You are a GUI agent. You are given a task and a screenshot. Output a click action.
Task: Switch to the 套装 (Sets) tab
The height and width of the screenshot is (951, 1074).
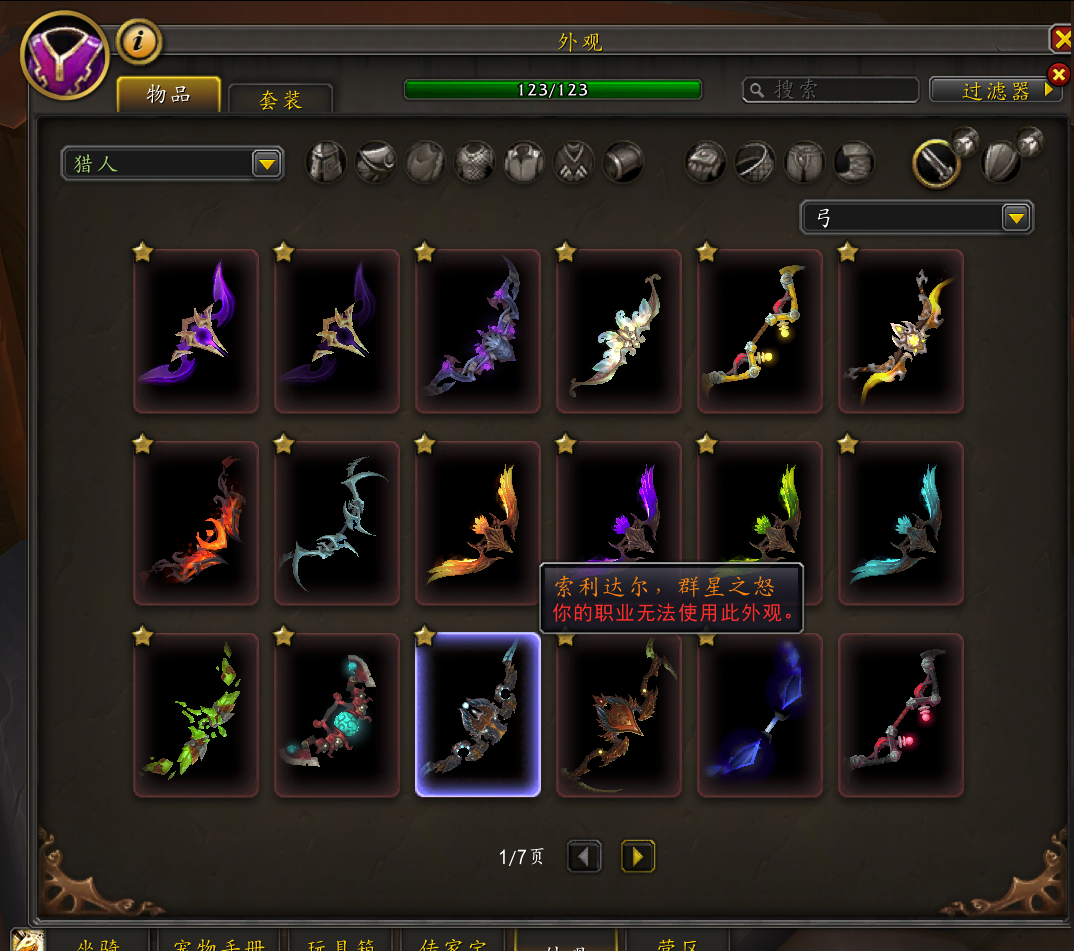point(280,98)
